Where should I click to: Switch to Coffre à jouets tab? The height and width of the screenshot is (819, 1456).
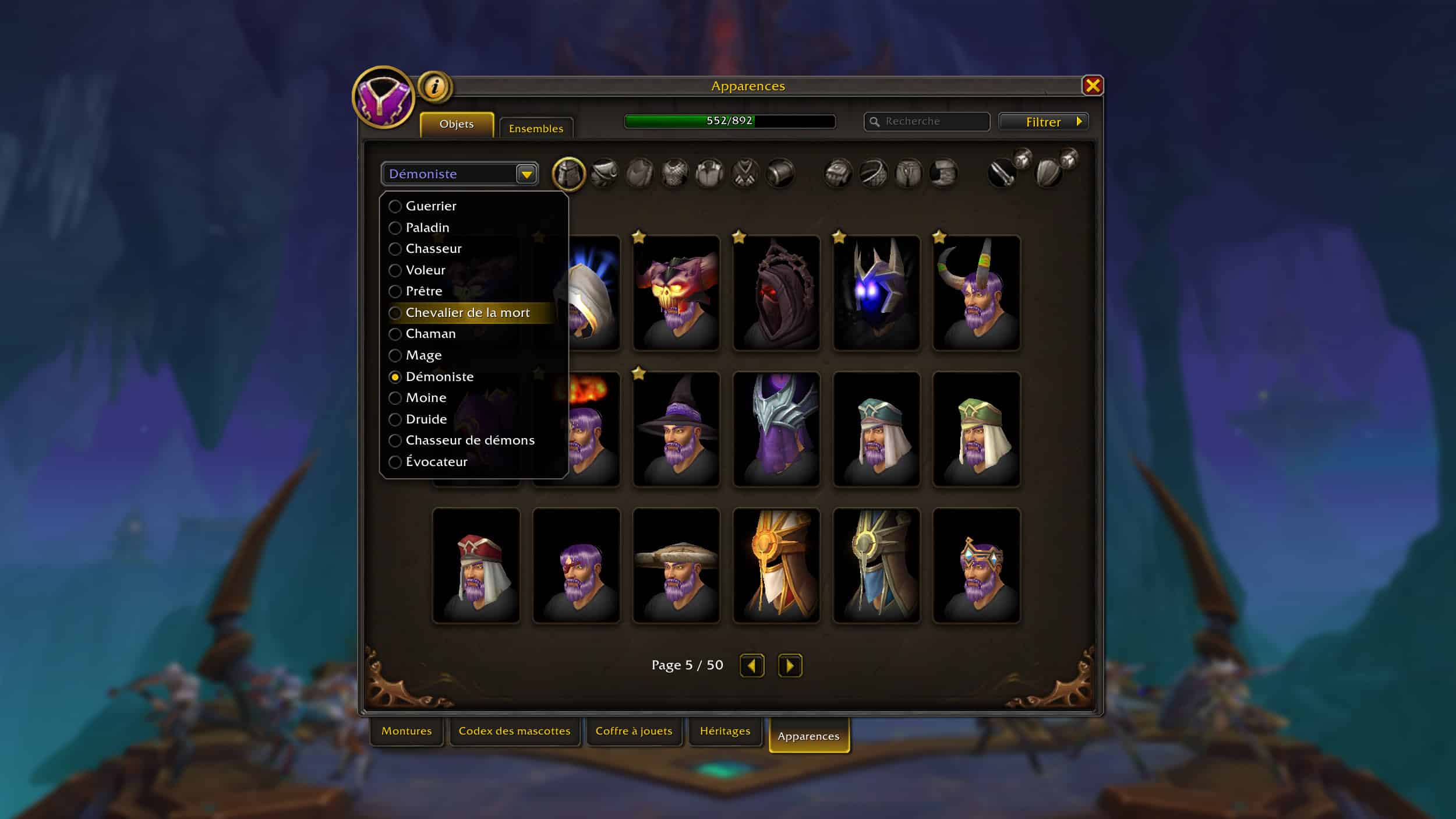tap(634, 731)
